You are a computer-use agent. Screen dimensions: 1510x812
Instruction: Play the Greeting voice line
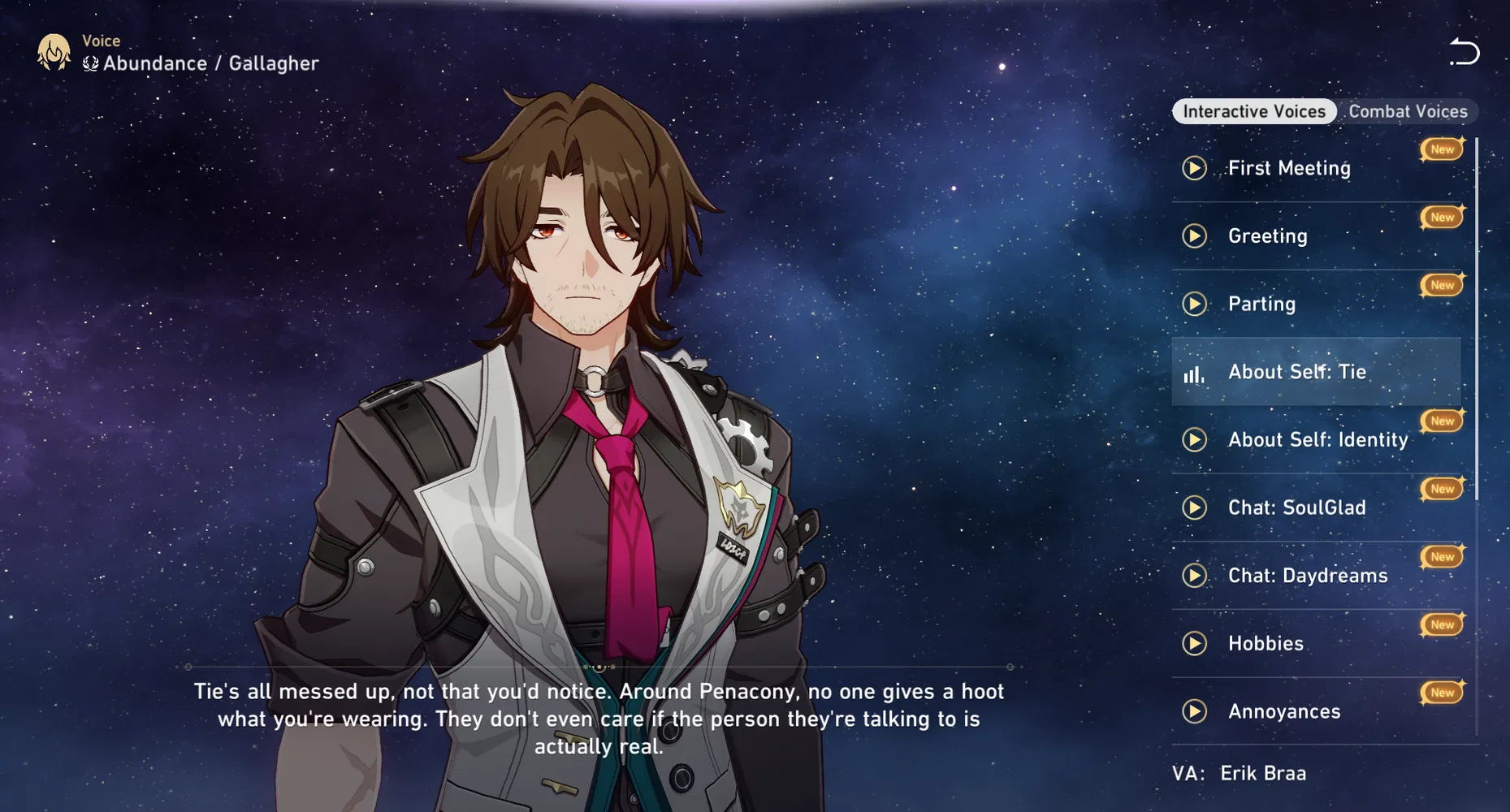1194,235
